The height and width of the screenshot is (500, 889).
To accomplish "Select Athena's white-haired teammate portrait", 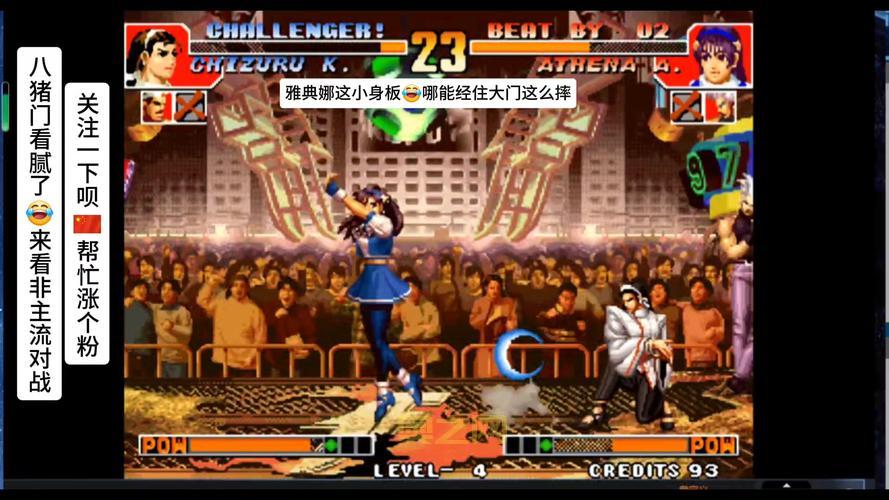I will coord(720,106).
